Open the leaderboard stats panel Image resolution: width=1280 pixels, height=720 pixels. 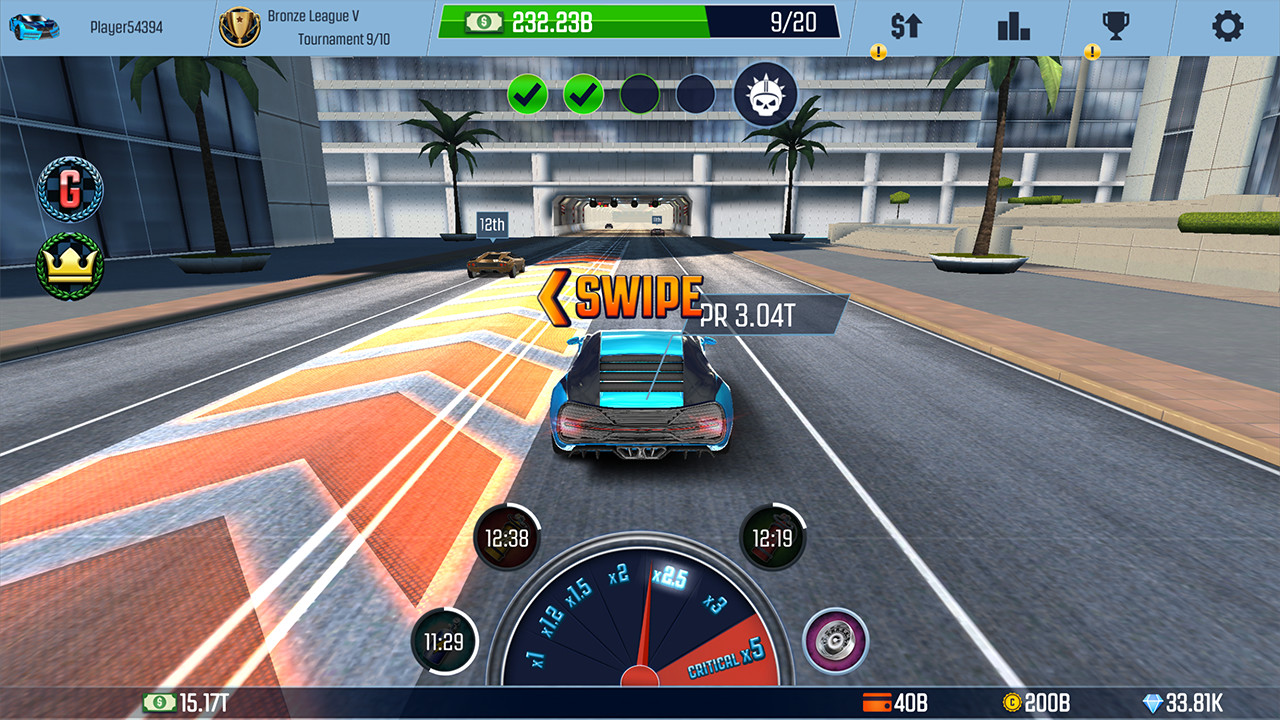pos(1012,27)
